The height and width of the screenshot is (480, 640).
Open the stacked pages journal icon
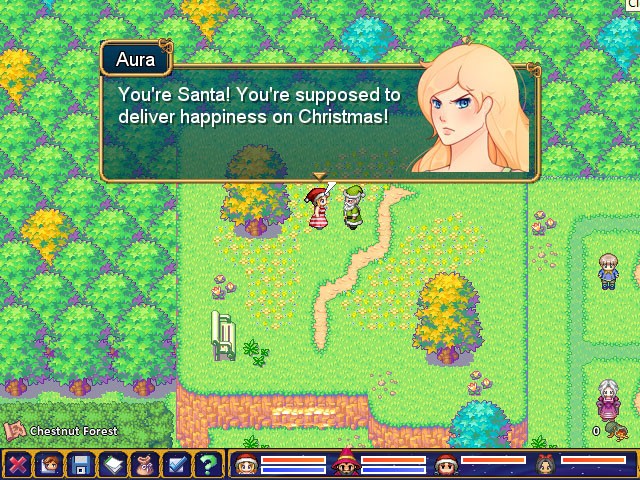(x=112, y=464)
